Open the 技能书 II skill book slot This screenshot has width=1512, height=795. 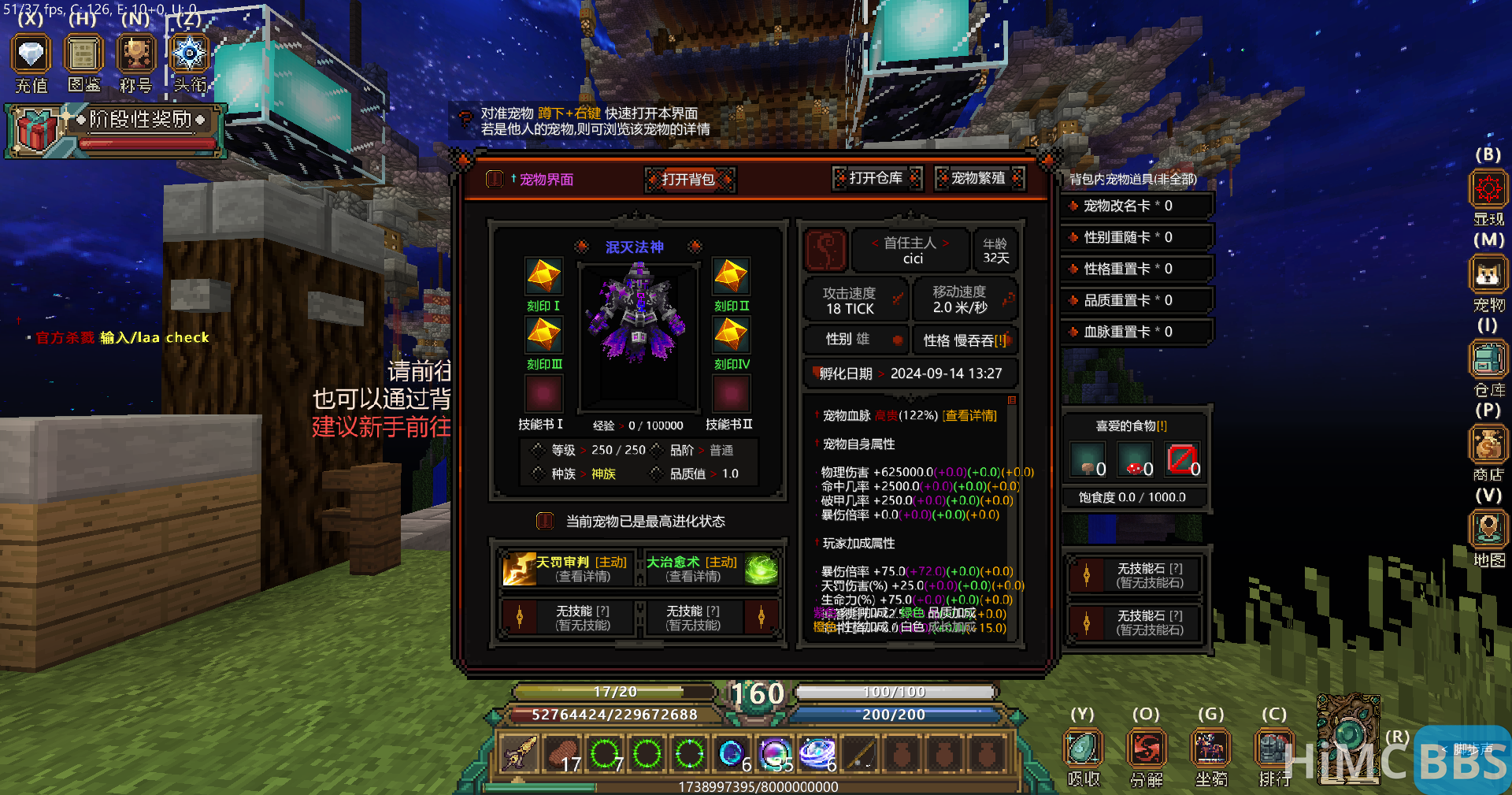pyautogui.click(x=731, y=394)
